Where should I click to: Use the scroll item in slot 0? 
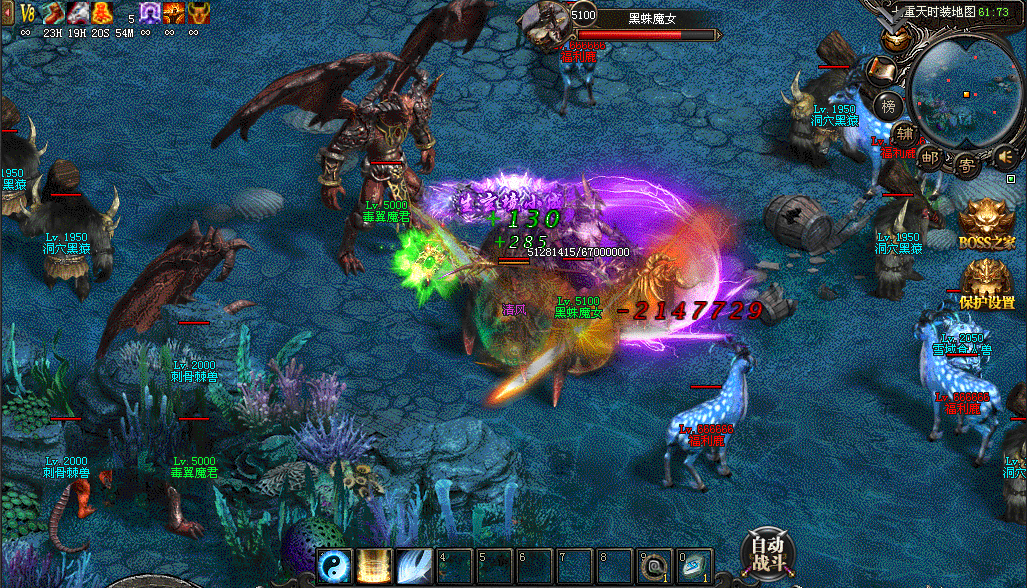(695, 567)
